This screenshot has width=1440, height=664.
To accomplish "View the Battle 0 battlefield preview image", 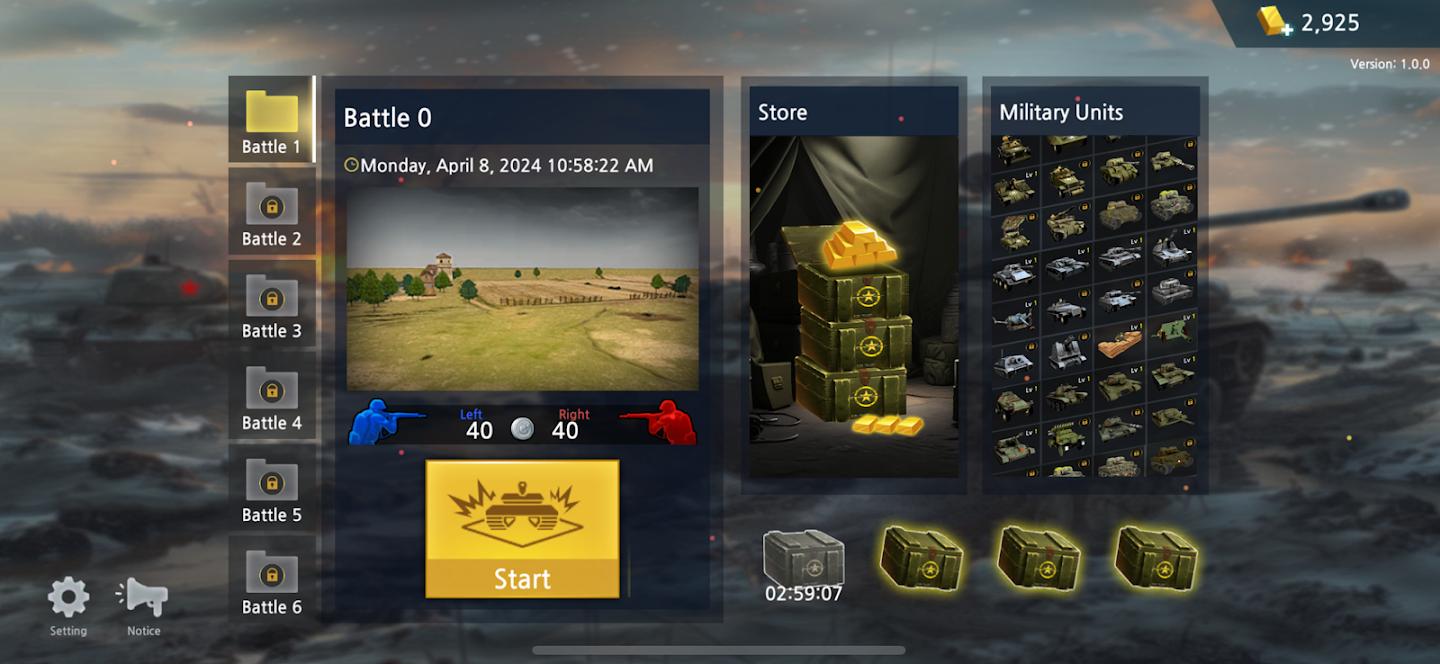I will (x=522, y=288).
